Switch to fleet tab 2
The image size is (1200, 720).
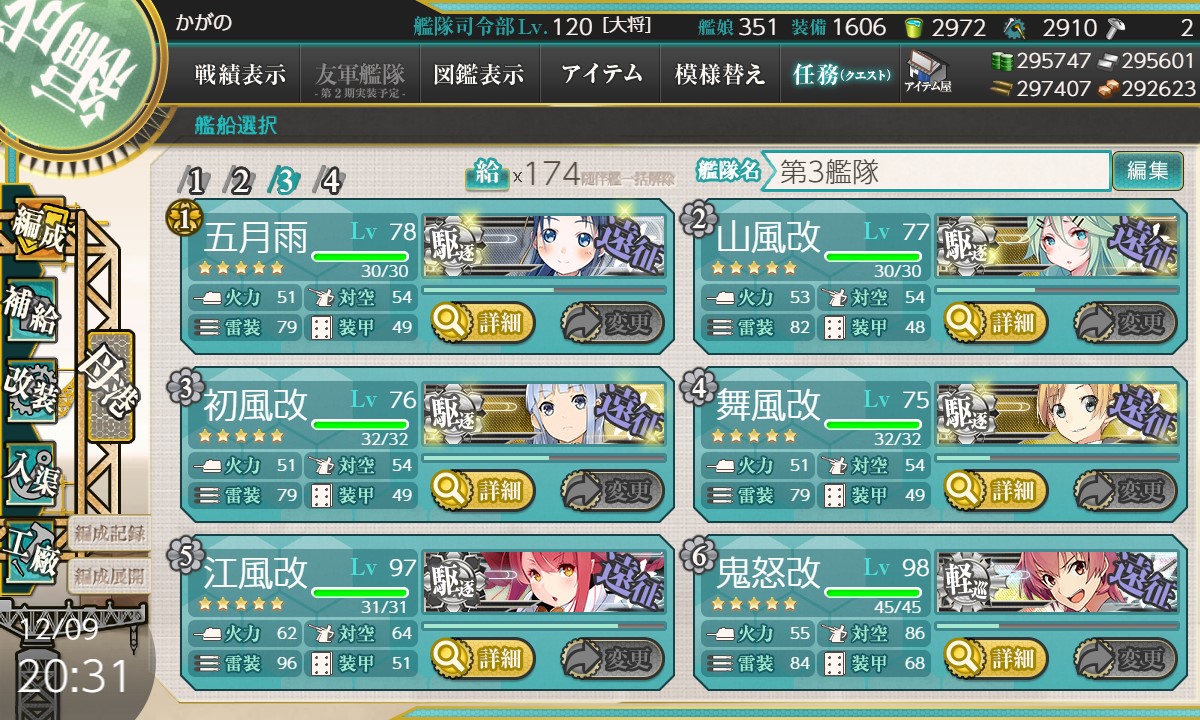[x=240, y=181]
